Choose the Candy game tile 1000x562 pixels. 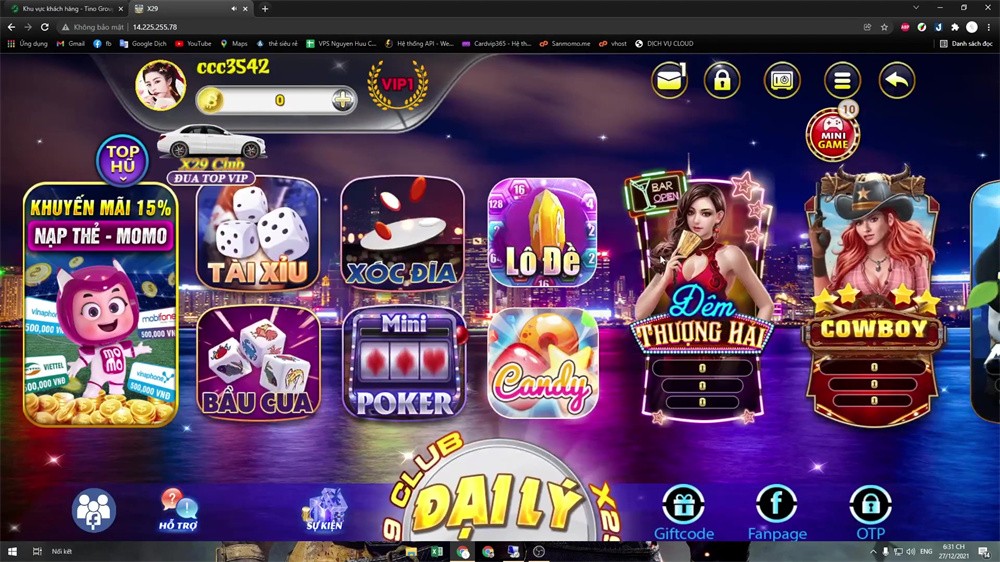542,363
